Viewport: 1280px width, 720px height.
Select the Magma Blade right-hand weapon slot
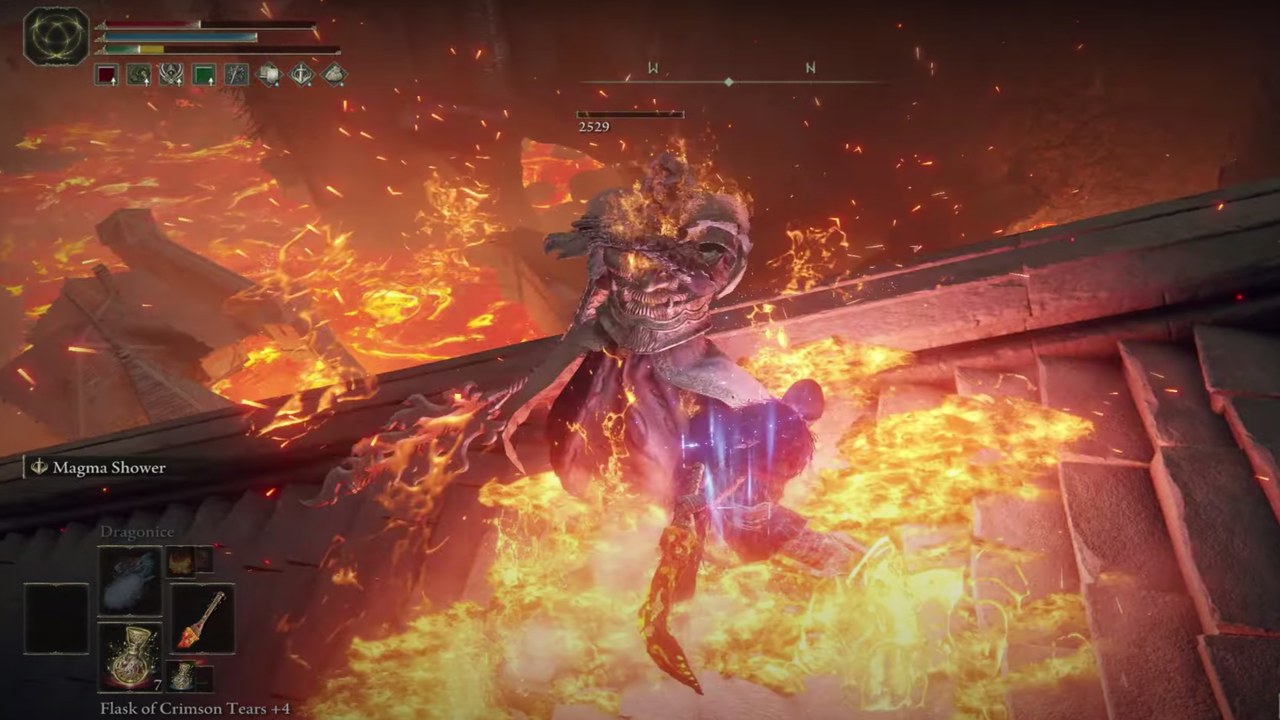point(201,619)
